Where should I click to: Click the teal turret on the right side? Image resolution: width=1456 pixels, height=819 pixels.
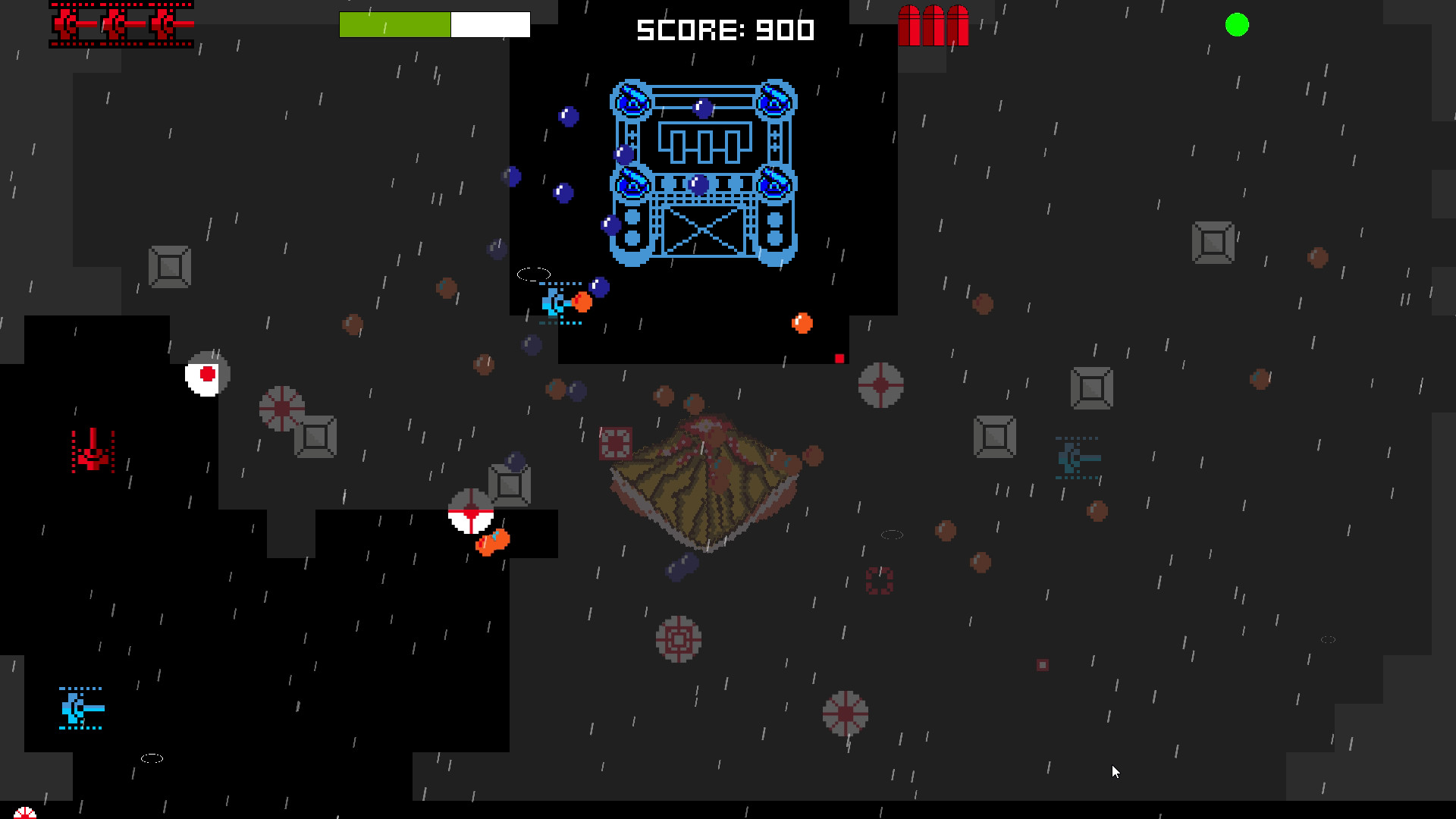click(x=1078, y=457)
